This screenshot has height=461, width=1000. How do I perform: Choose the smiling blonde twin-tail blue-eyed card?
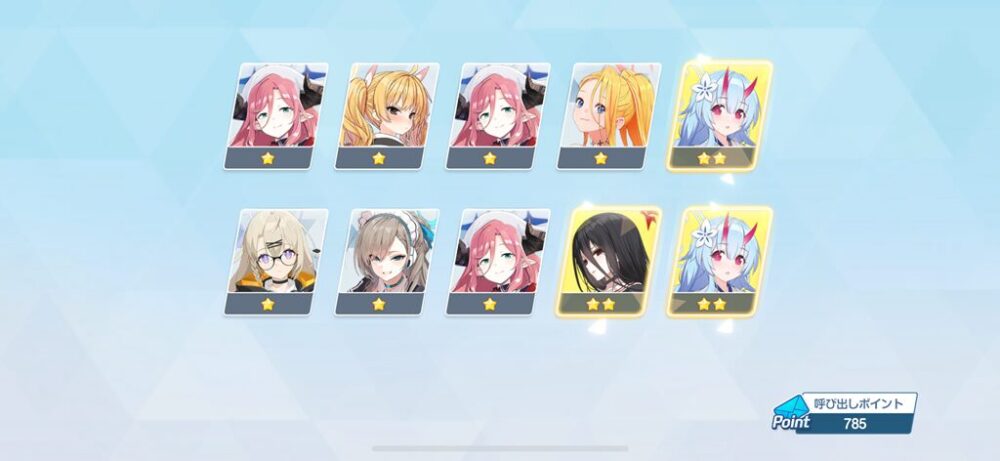(608, 115)
